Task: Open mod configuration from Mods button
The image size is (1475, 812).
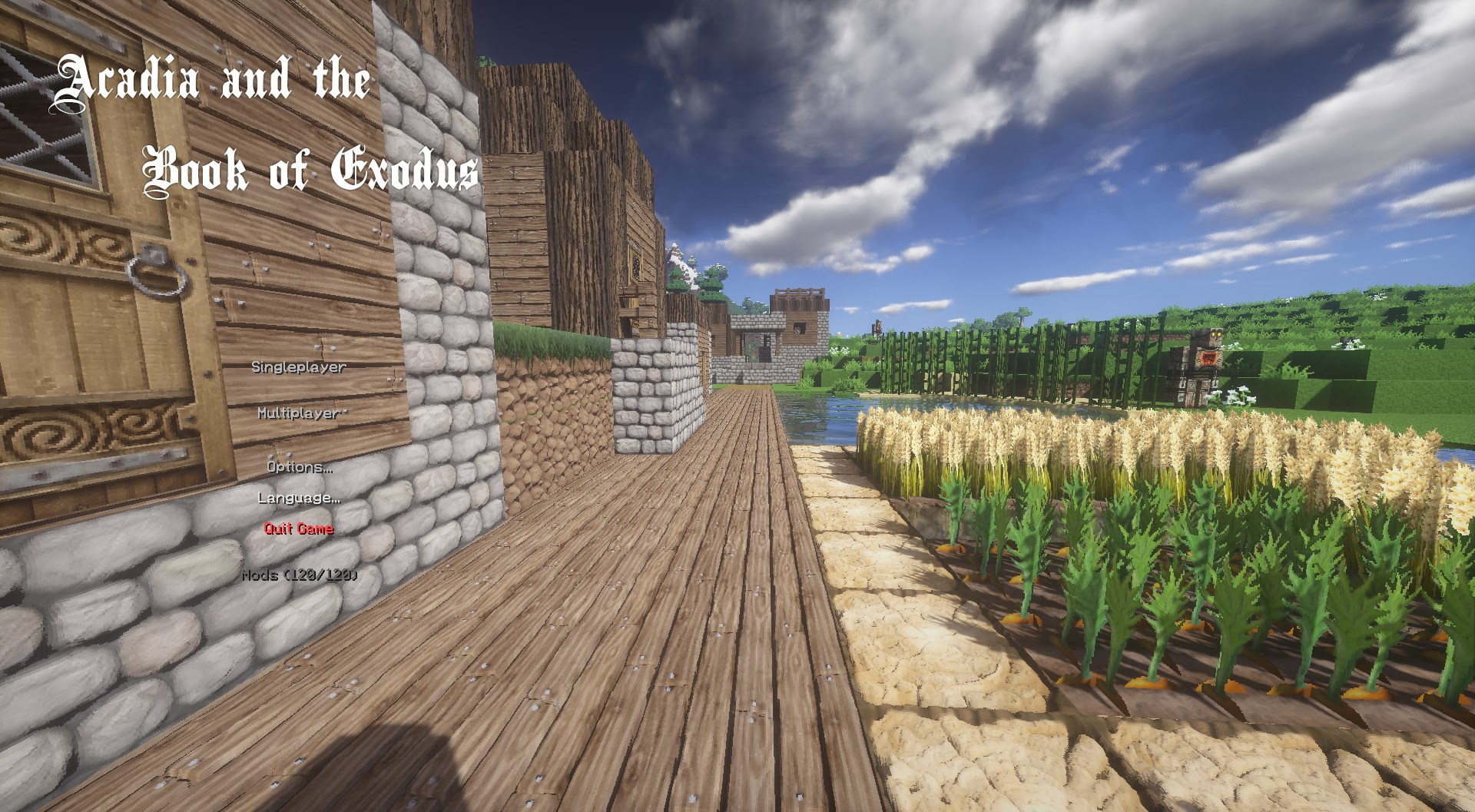Action: [x=298, y=574]
